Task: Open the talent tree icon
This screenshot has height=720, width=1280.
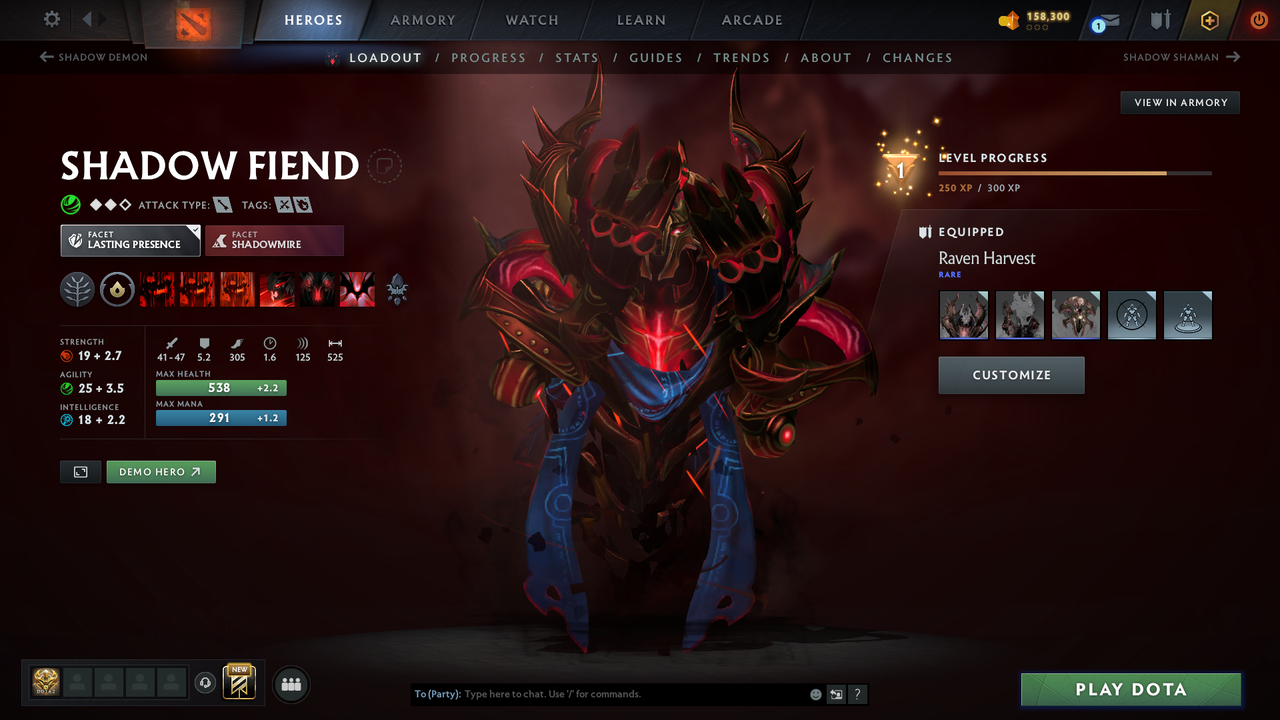Action: point(77,289)
